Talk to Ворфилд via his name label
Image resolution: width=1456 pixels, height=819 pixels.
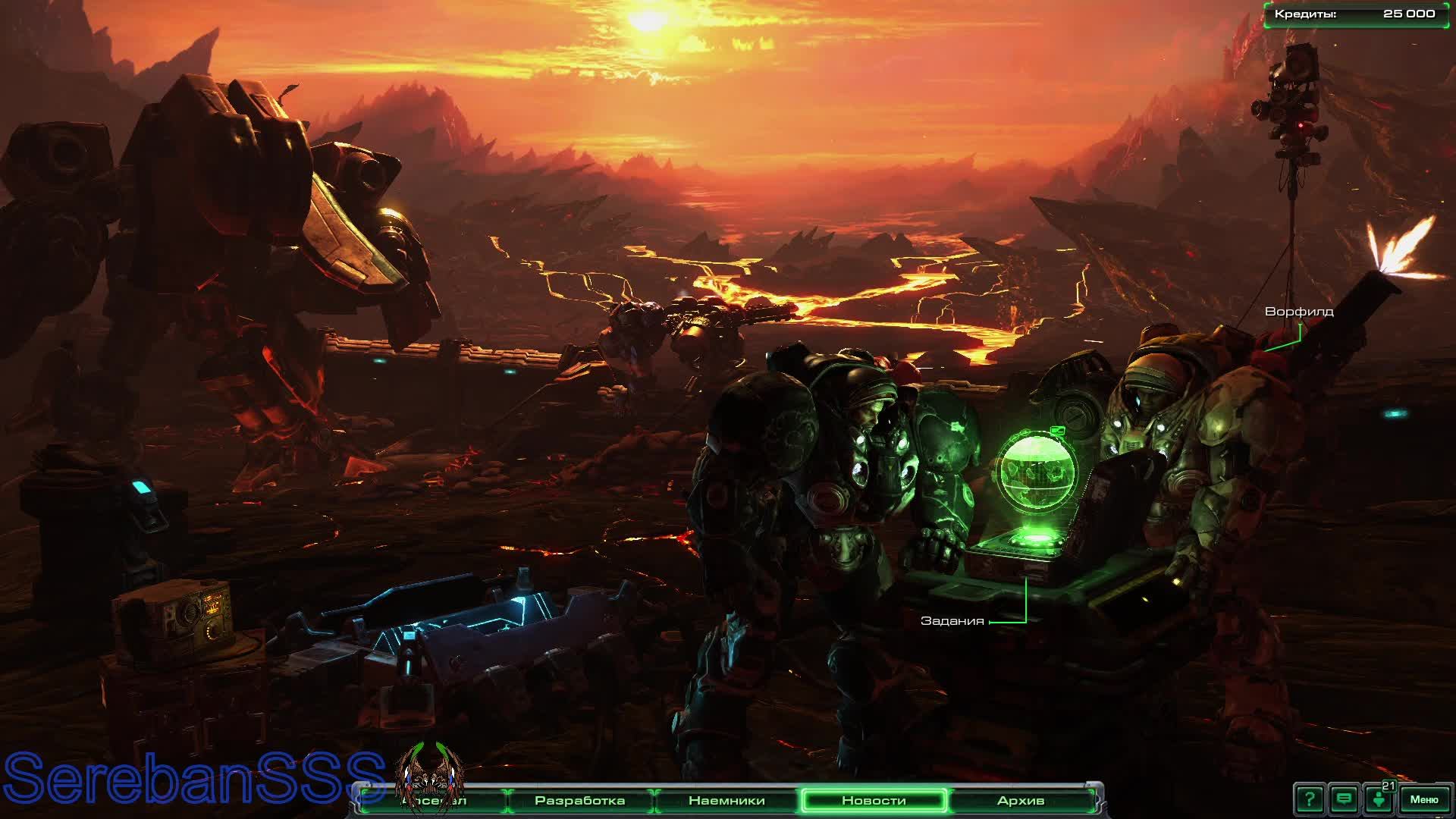coord(1299,312)
